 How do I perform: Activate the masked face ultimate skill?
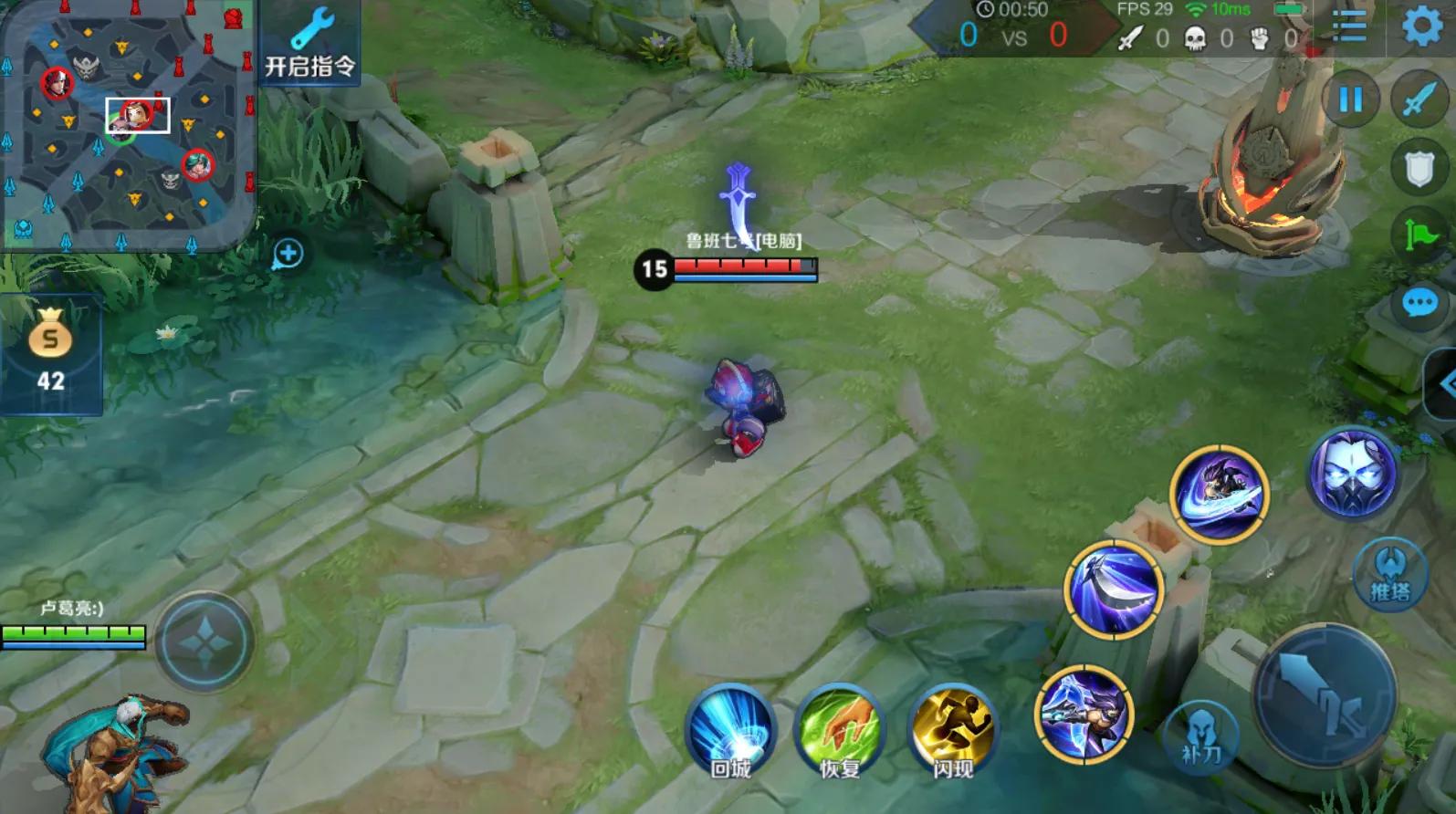click(x=1353, y=474)
